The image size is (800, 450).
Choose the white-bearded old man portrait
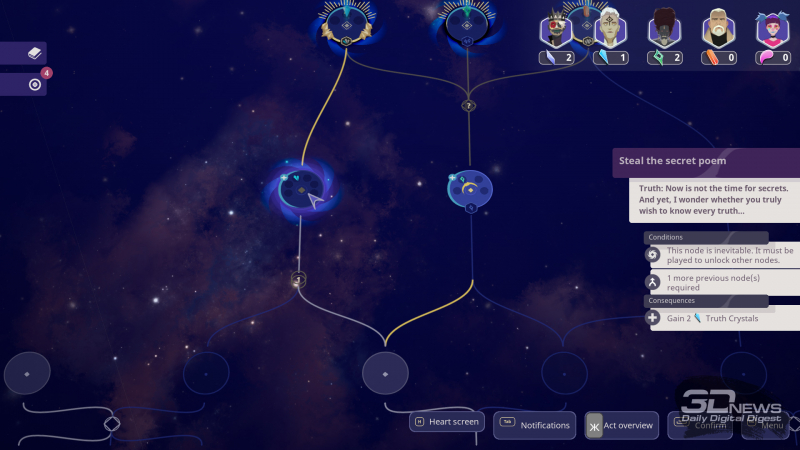coord(716,28)
